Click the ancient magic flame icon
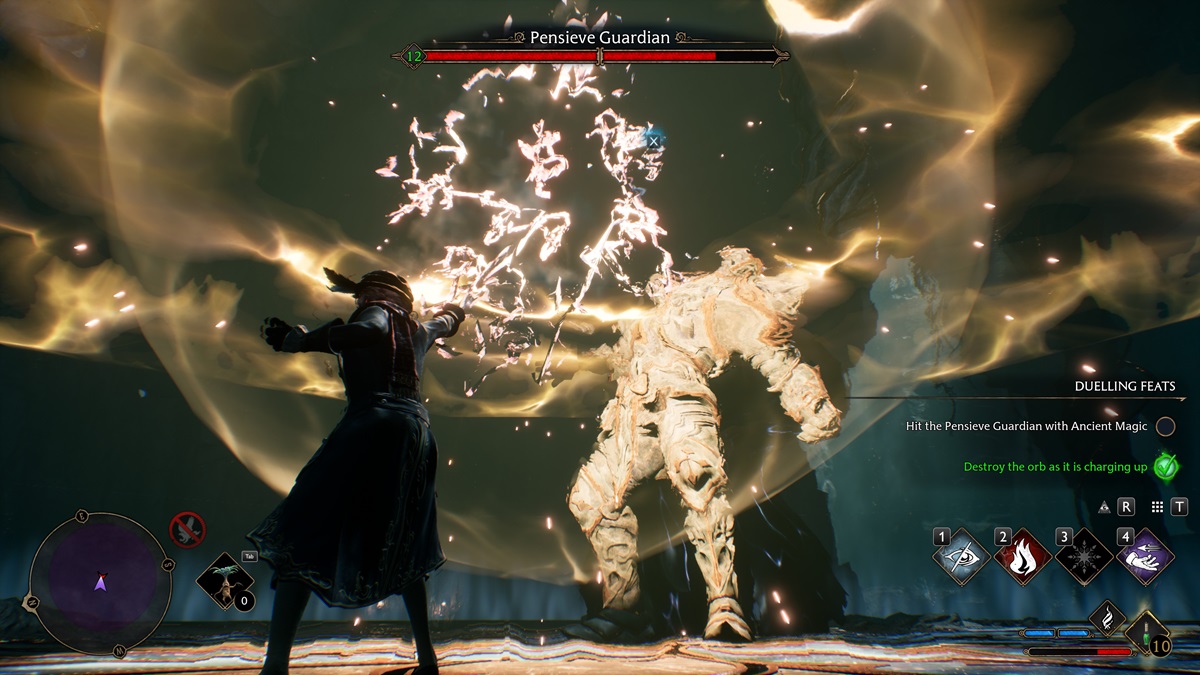Image resolution: width=1200 pixels, height=675 pixels. tap(1107, 617)
